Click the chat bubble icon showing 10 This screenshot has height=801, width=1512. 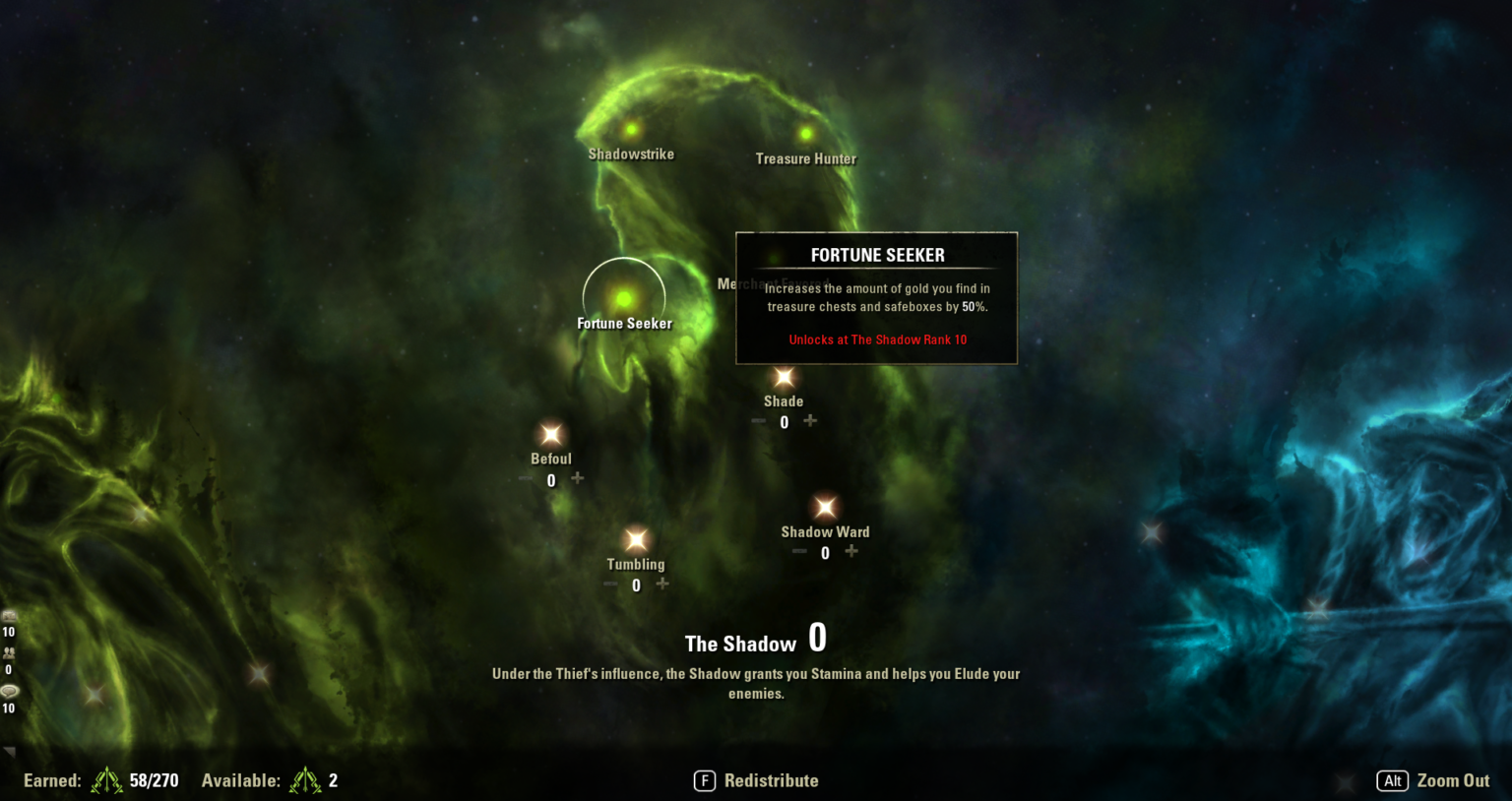tap(11, 693)
